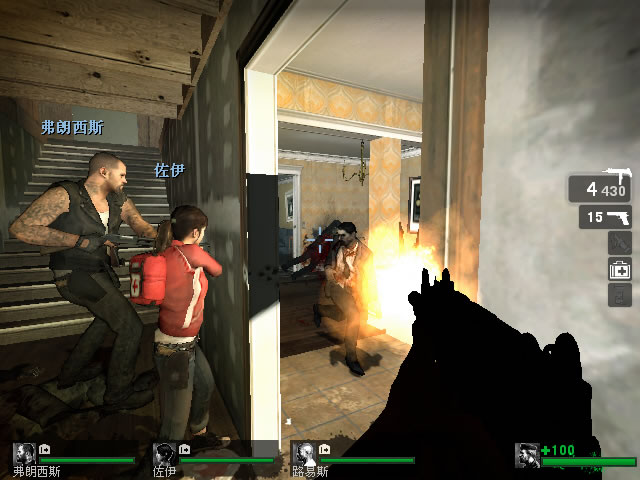
Task: Click teammate 佐伊 portrait in bottom panel
Action: [x=164, y=454]
